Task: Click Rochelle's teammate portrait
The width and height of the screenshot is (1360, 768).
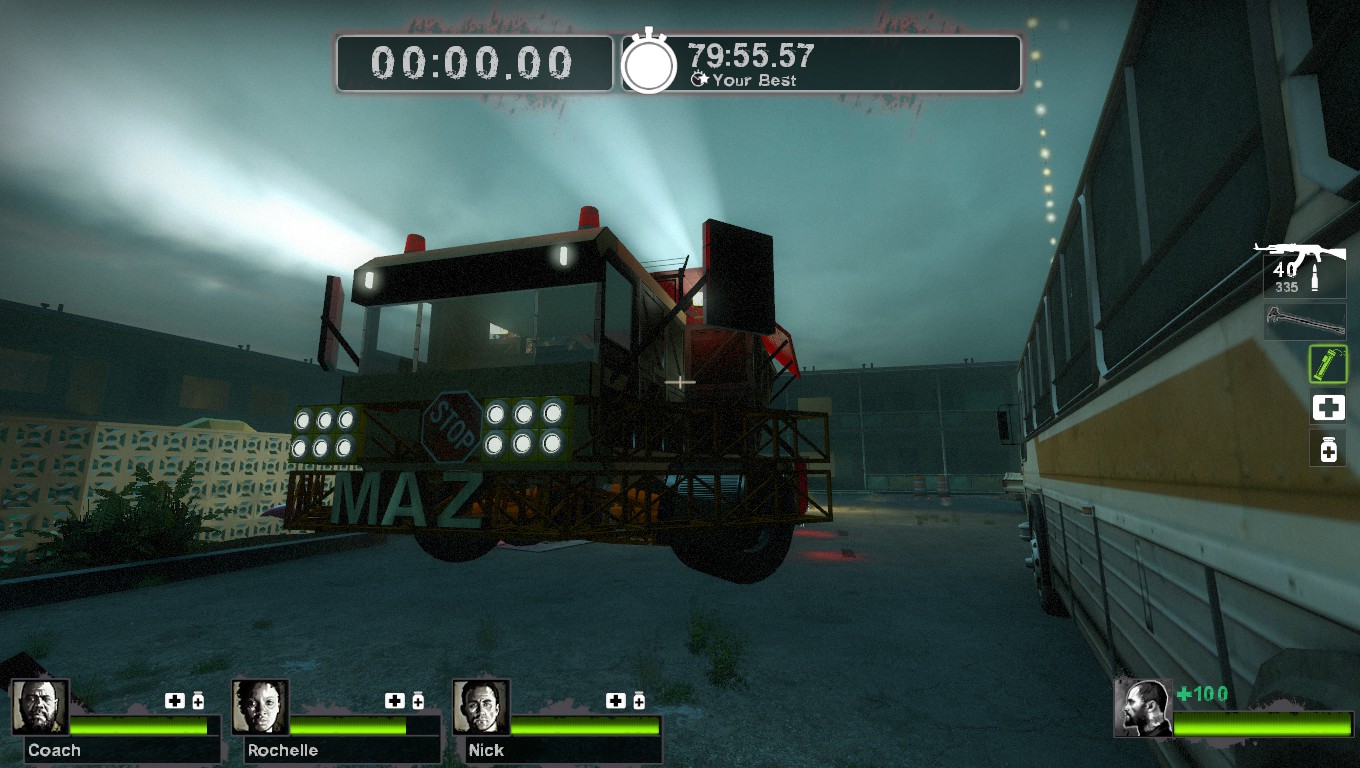Action: coord(261,707)
